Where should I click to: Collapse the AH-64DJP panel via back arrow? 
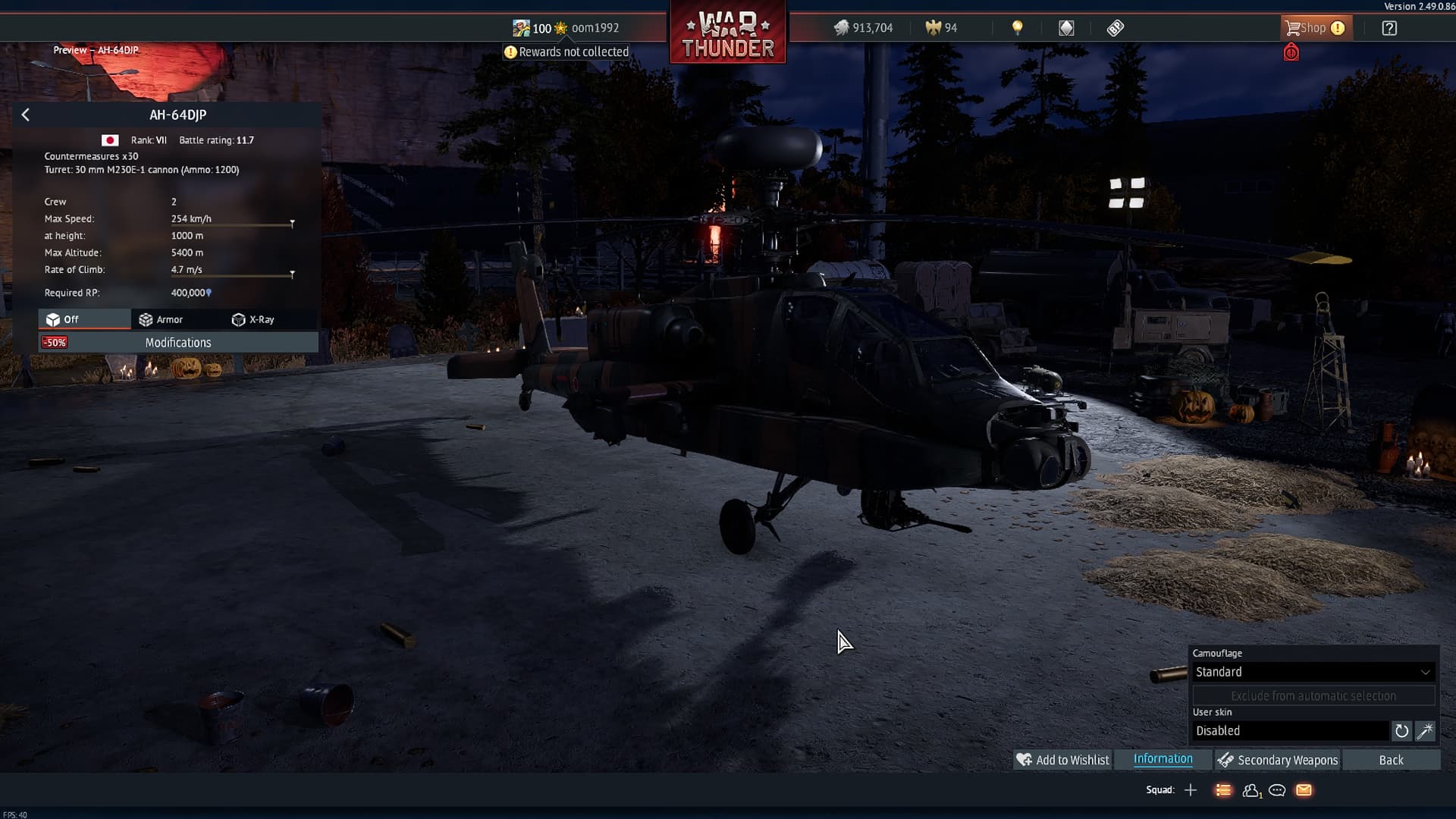click(25, 114)
